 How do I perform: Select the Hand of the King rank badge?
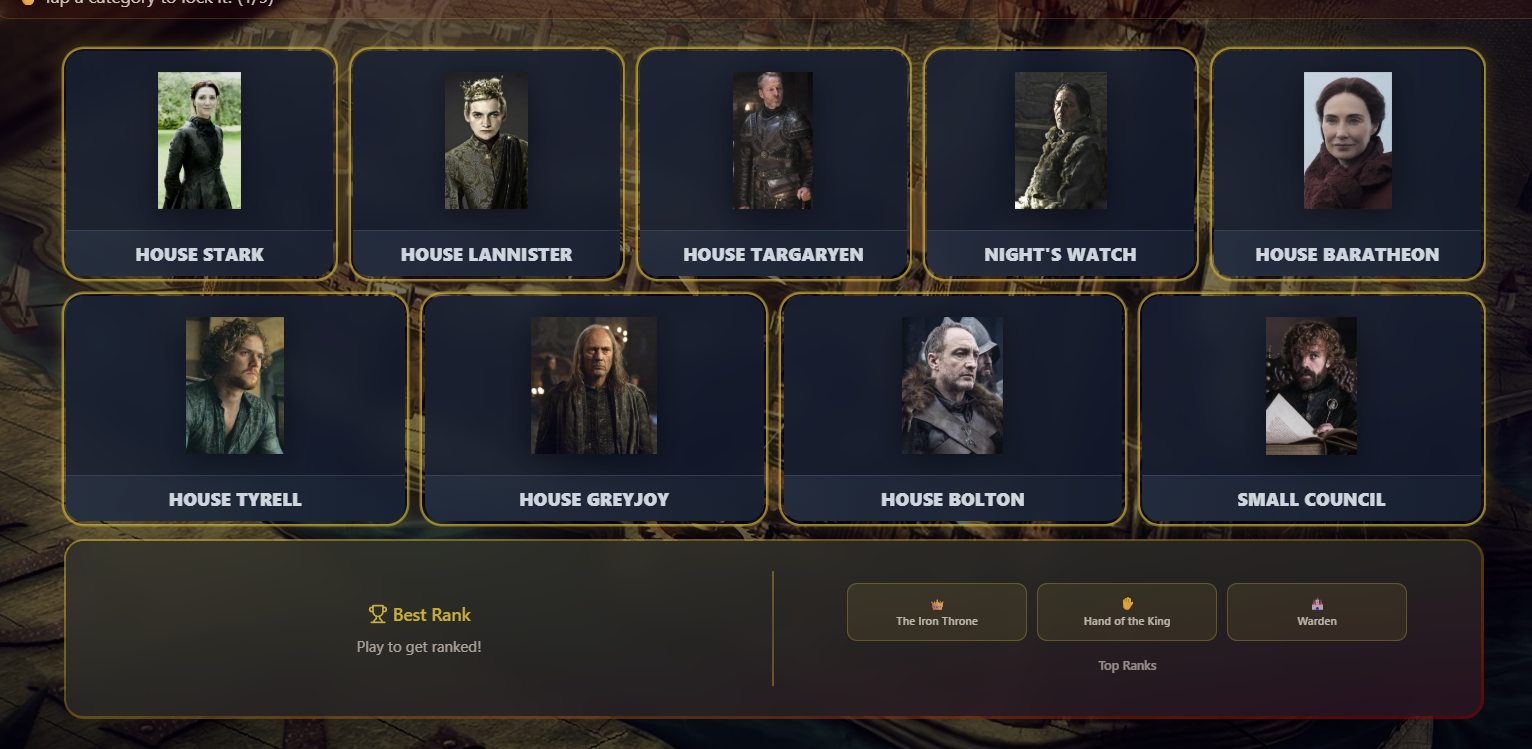pyautogui.click(x=1127, y=612)
